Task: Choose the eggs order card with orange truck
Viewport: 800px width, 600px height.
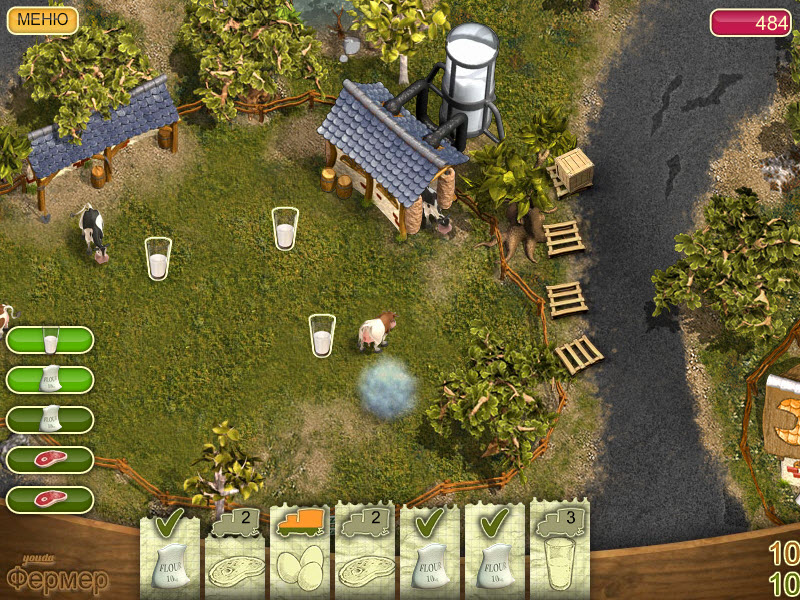Action: (x=301, y=553)
